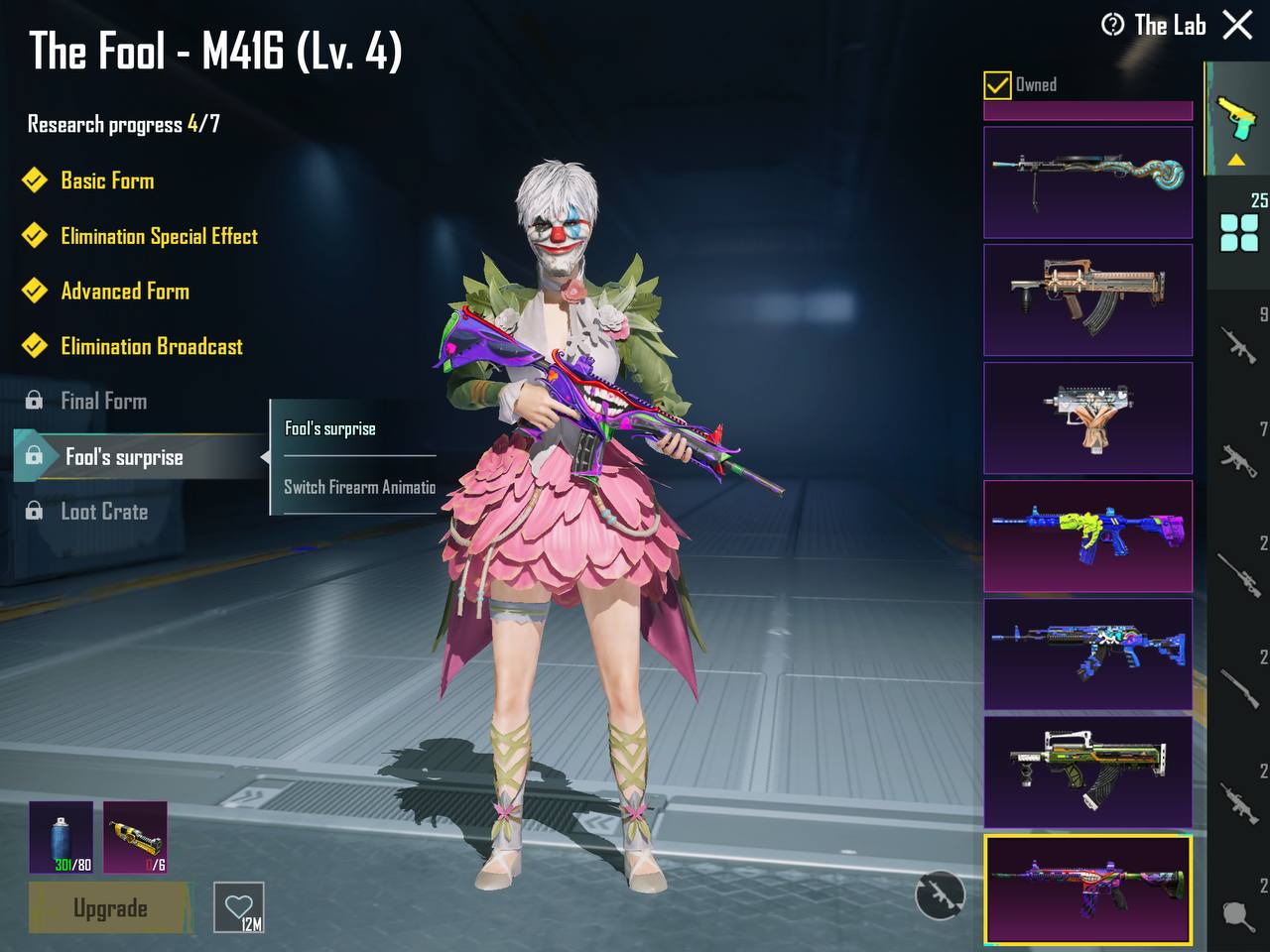This screenshot has width=1270, height=952.
Task: Toggle the Owned checkbox filter
Action: [x=997, y=85]
